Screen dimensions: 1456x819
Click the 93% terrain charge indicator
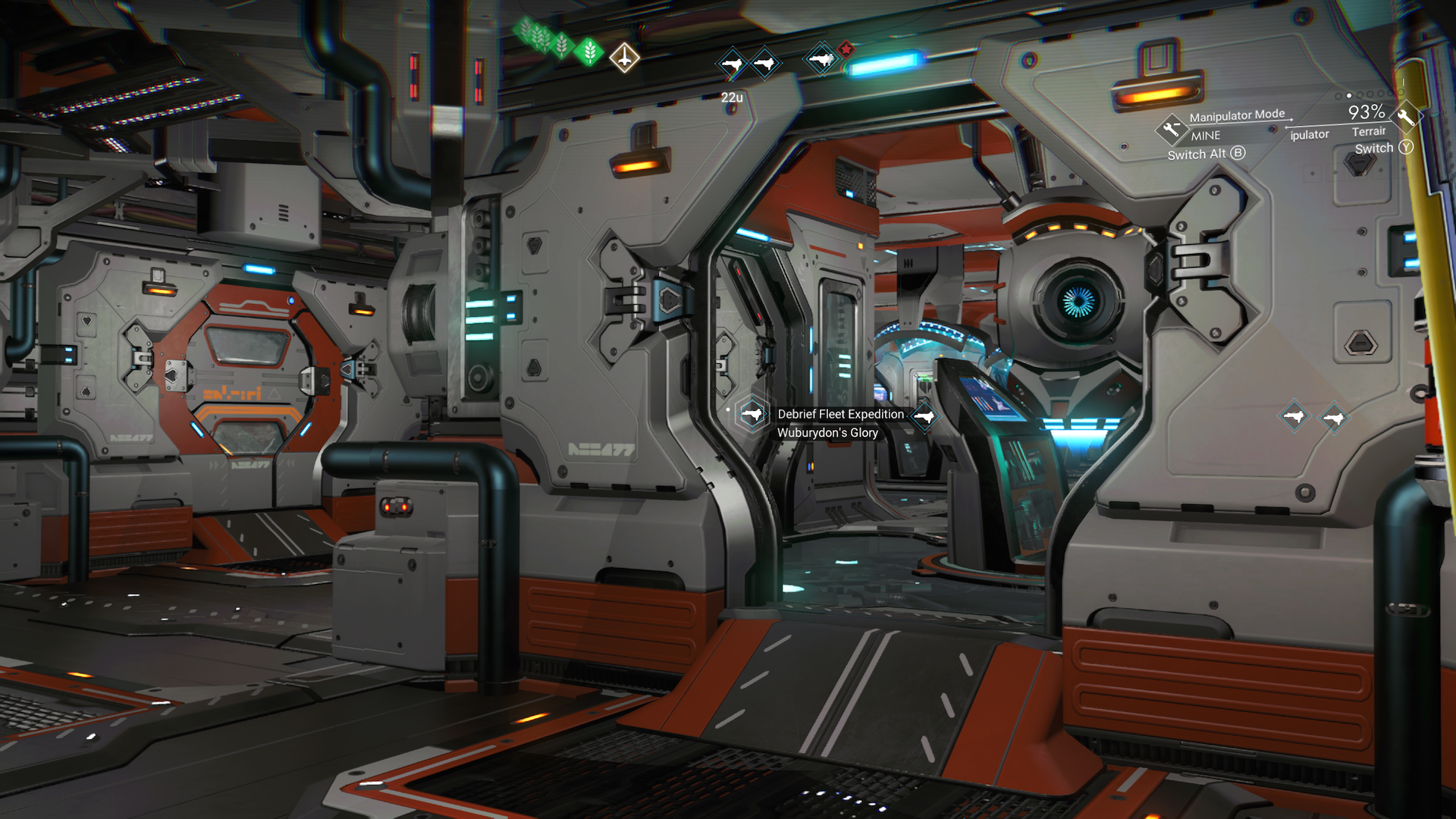1367,113
